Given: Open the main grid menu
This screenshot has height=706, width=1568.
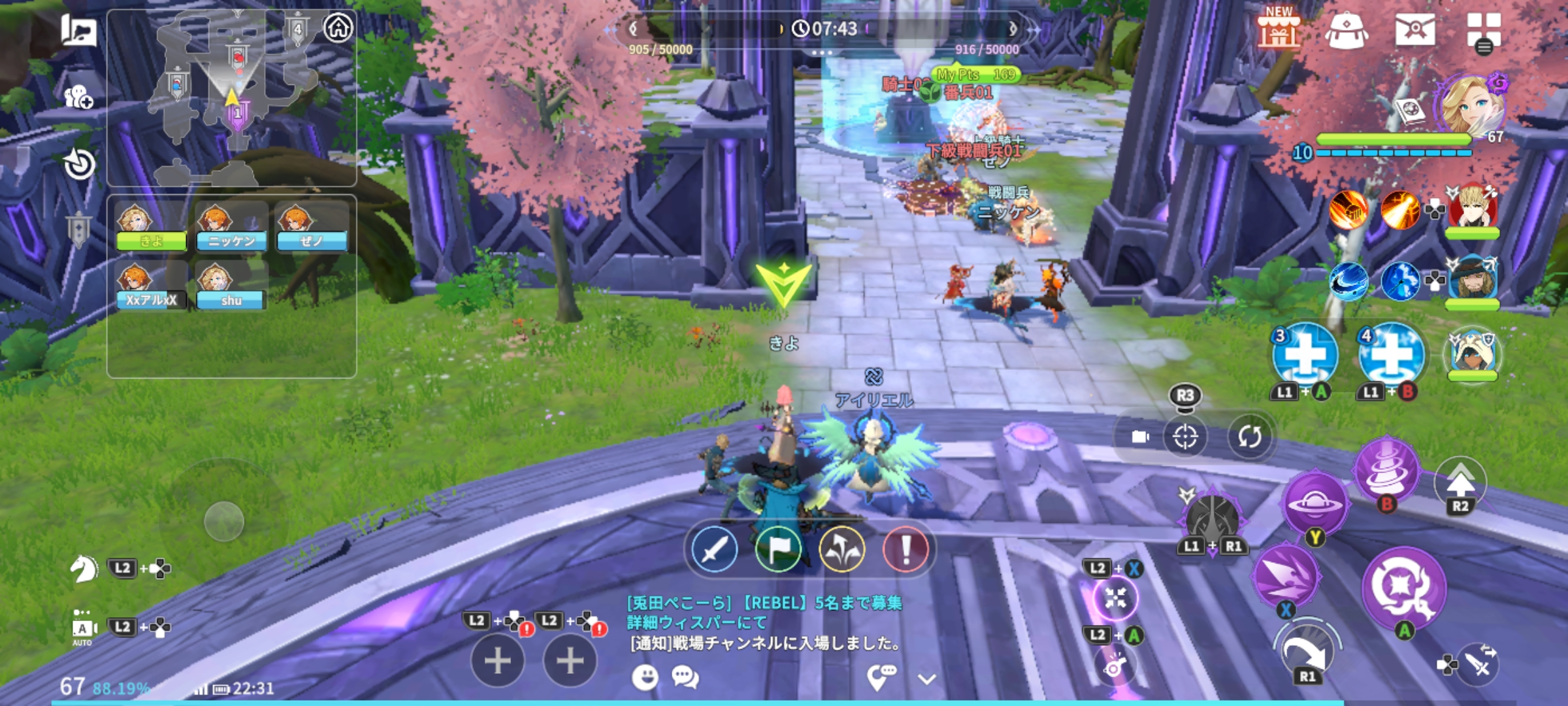Looking at the screenshot, I should coord(1483,31).
